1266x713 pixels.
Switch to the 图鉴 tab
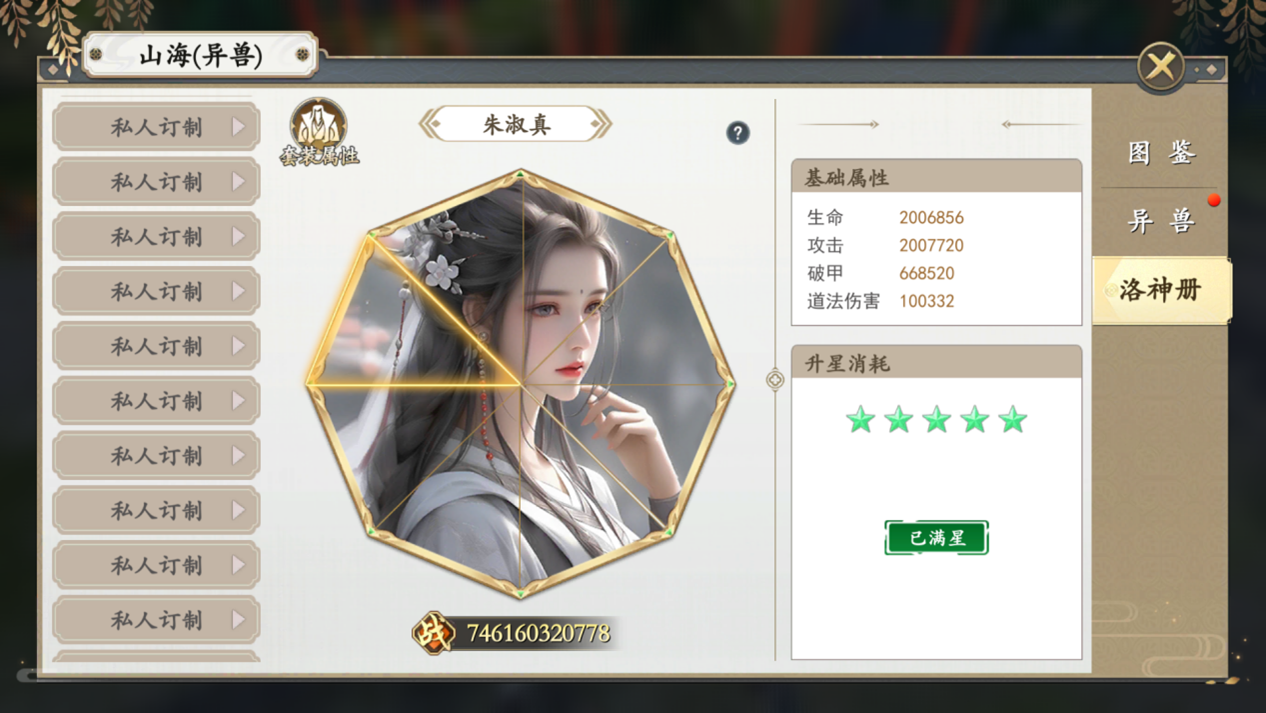(x=1161, y=153)
